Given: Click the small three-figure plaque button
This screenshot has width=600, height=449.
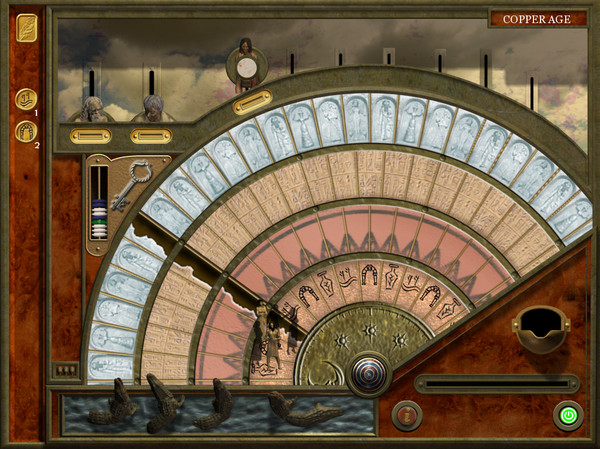Looking at the screenshot, I should point(64,370).
